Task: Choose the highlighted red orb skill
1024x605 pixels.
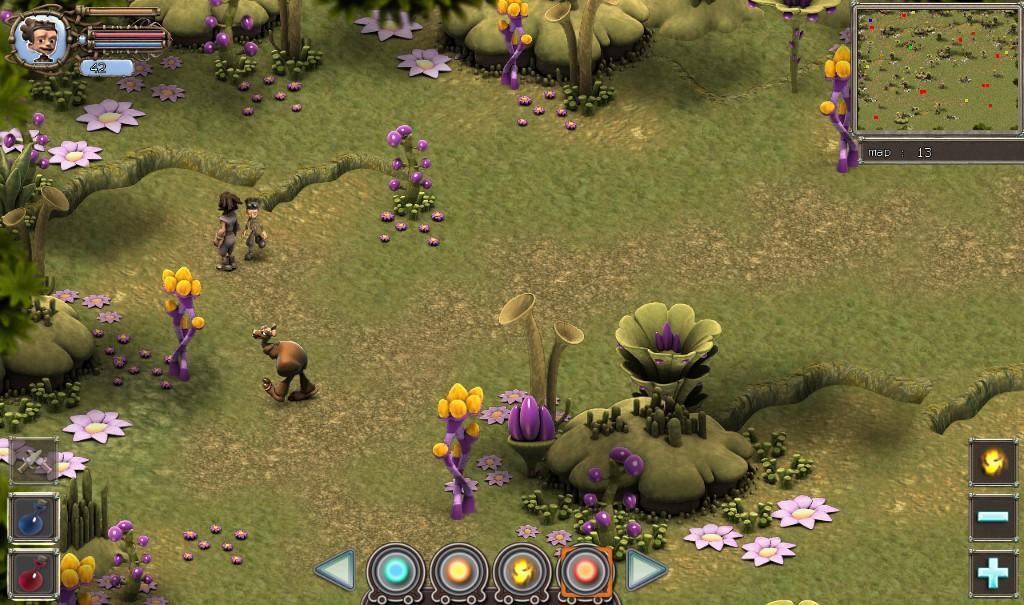Action: (x=585, y=572)
